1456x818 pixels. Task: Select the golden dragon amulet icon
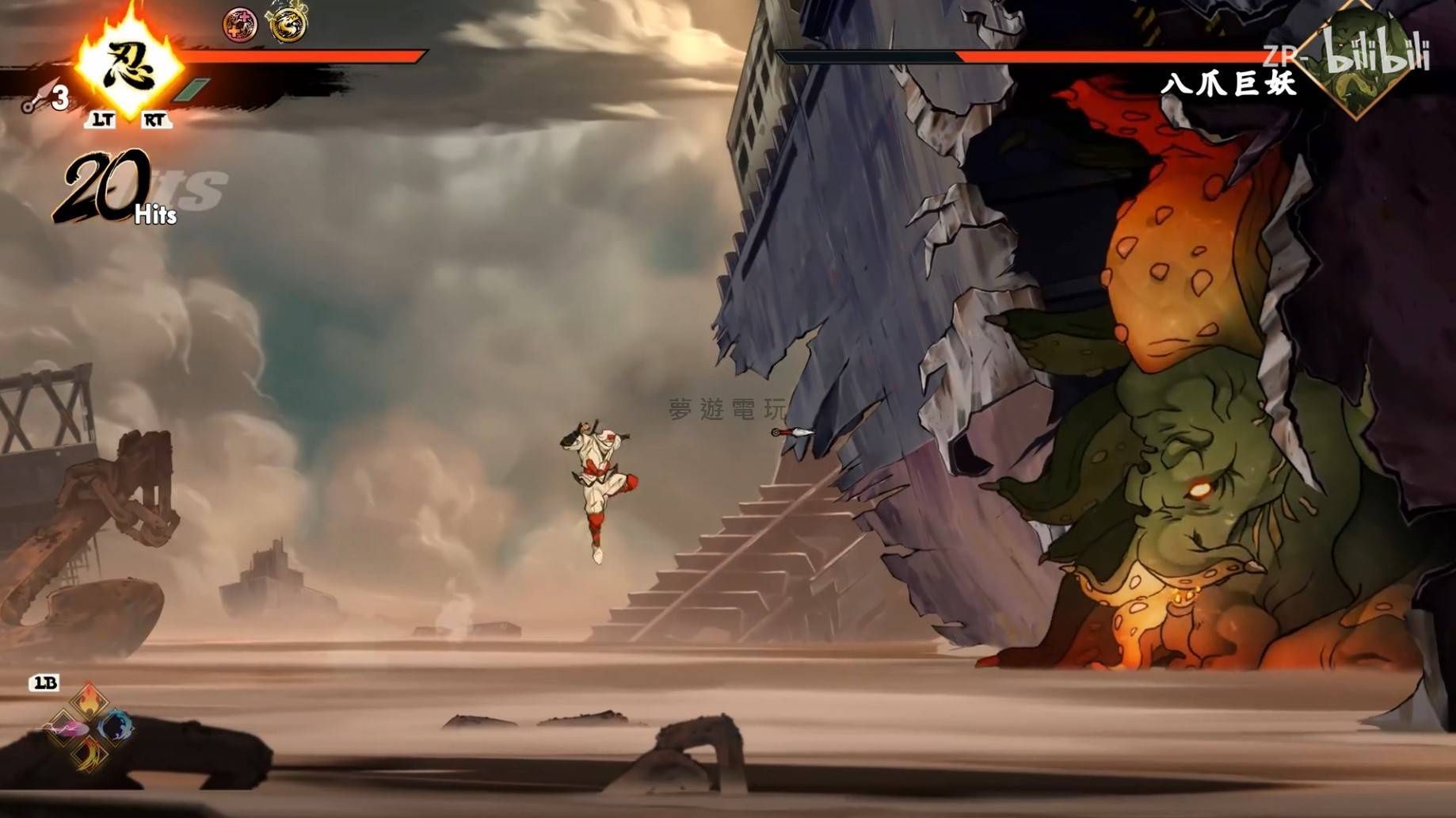(x=287, y=24)
